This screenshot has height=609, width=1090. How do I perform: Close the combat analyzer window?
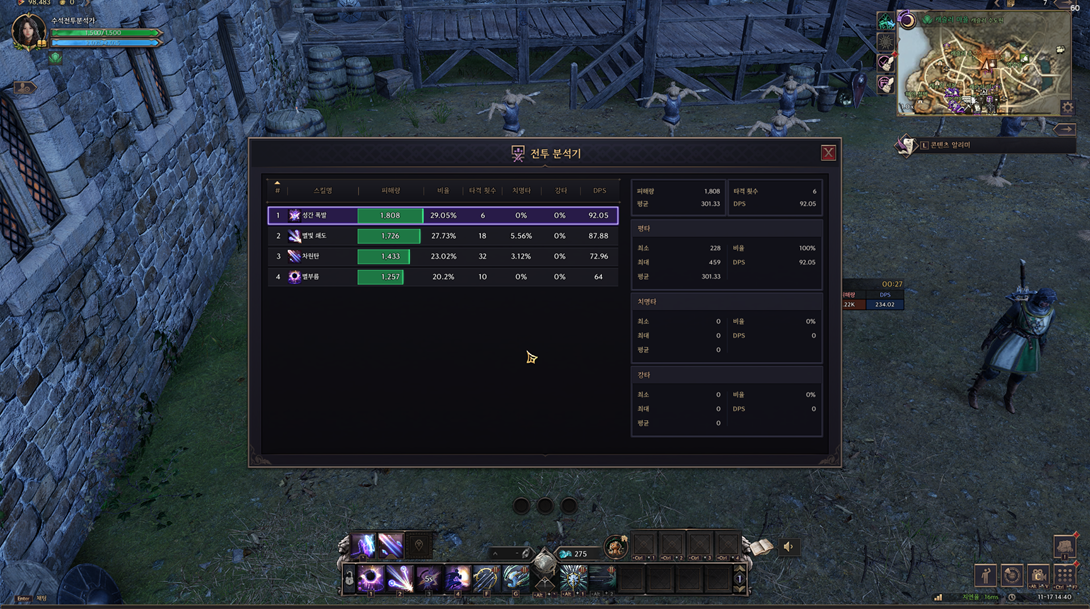[828, 153]
